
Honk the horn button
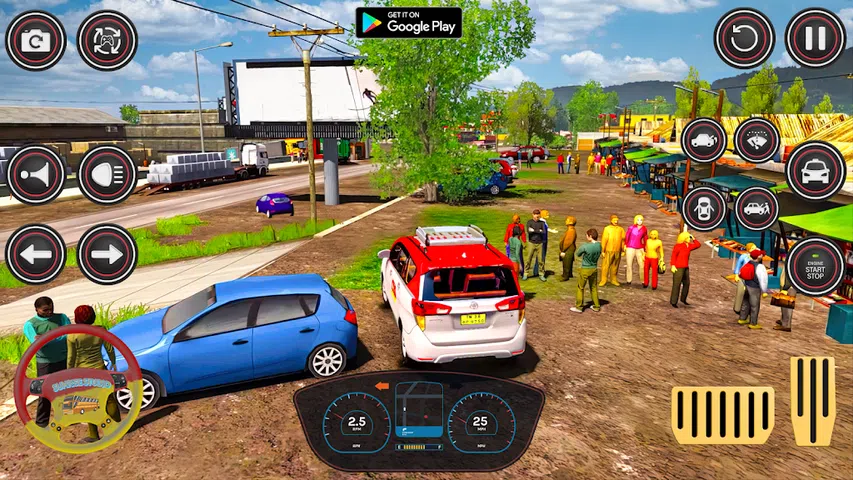click(36, 175)
